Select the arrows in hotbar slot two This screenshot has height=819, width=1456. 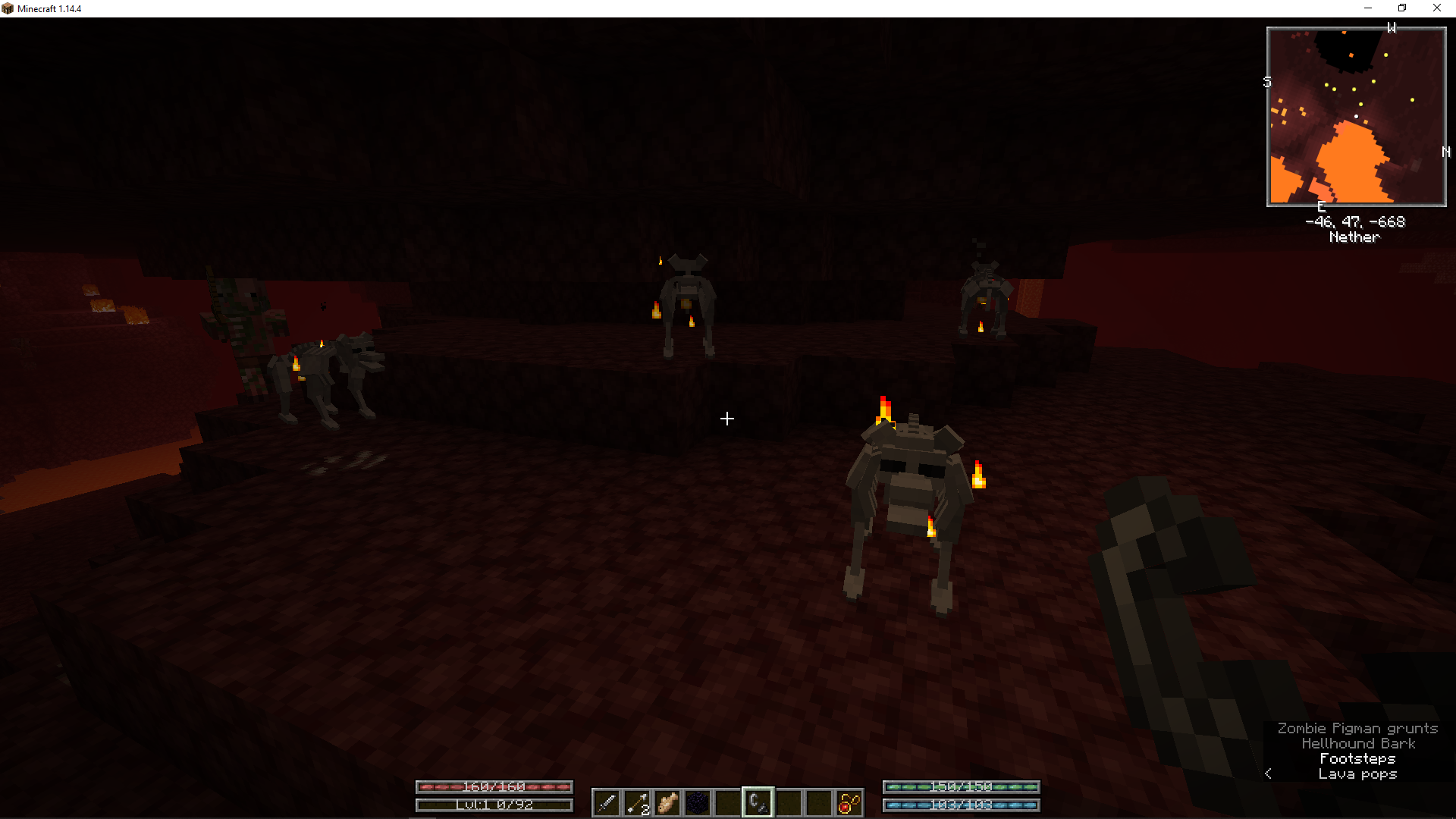tap(636, 803)
